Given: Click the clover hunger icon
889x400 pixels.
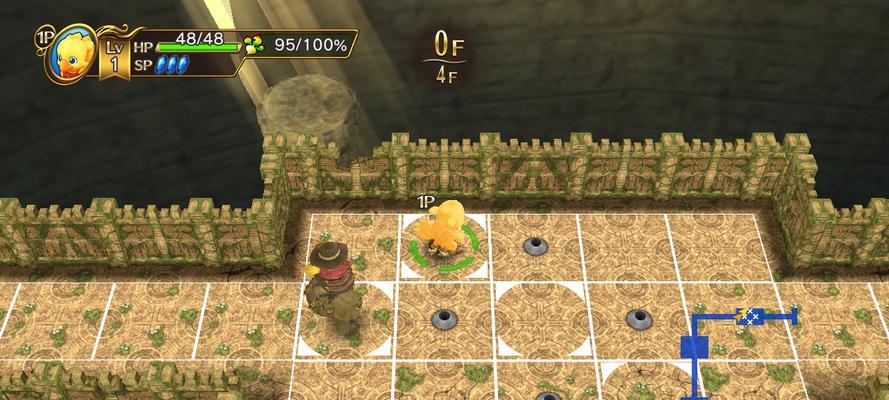Looking at the screenshot, I should [x=257, y=45].
